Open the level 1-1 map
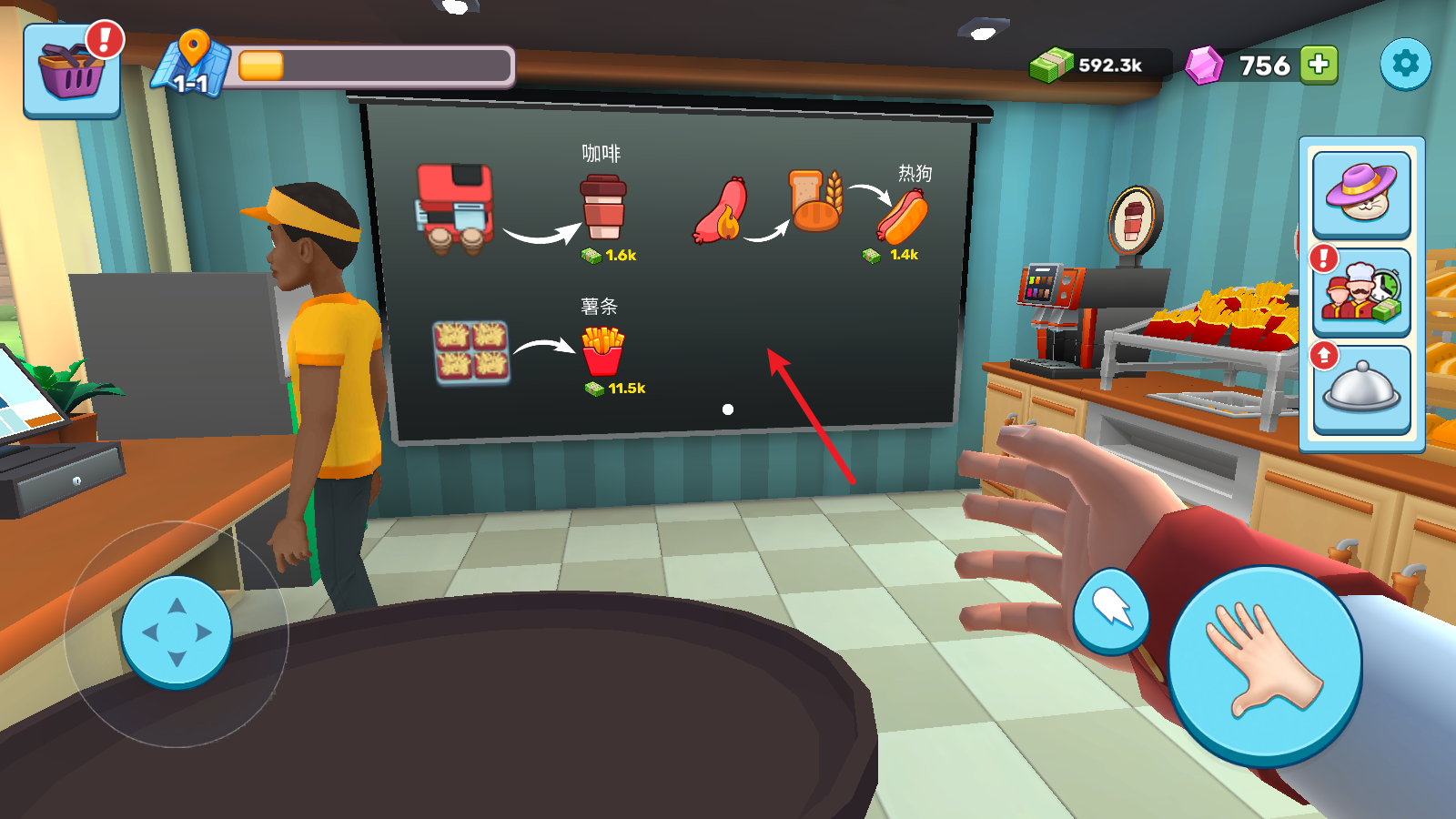This screenshot has height=819, width=1456. (x=192, y=66)
